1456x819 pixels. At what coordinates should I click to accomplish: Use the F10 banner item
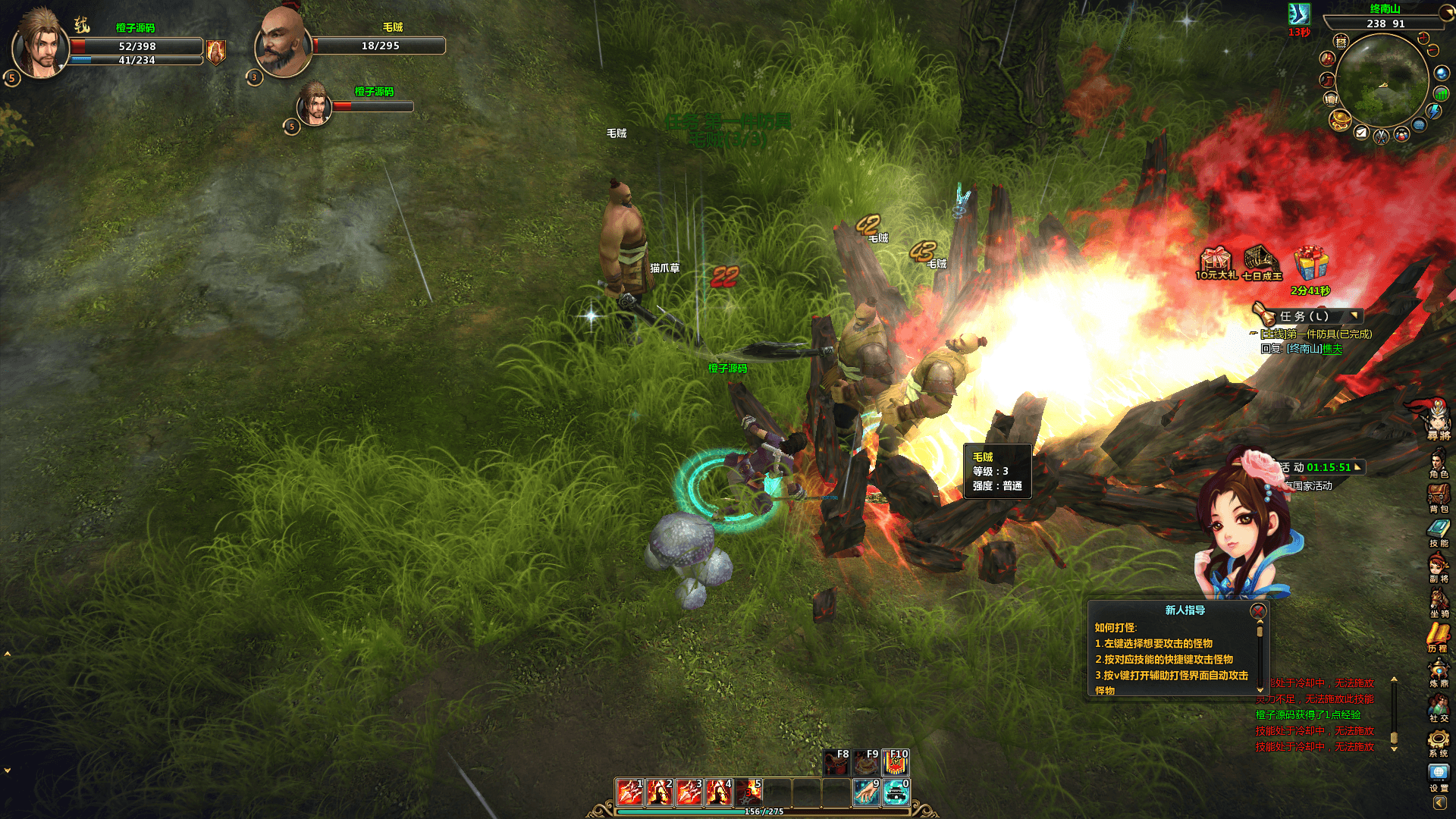896,762
